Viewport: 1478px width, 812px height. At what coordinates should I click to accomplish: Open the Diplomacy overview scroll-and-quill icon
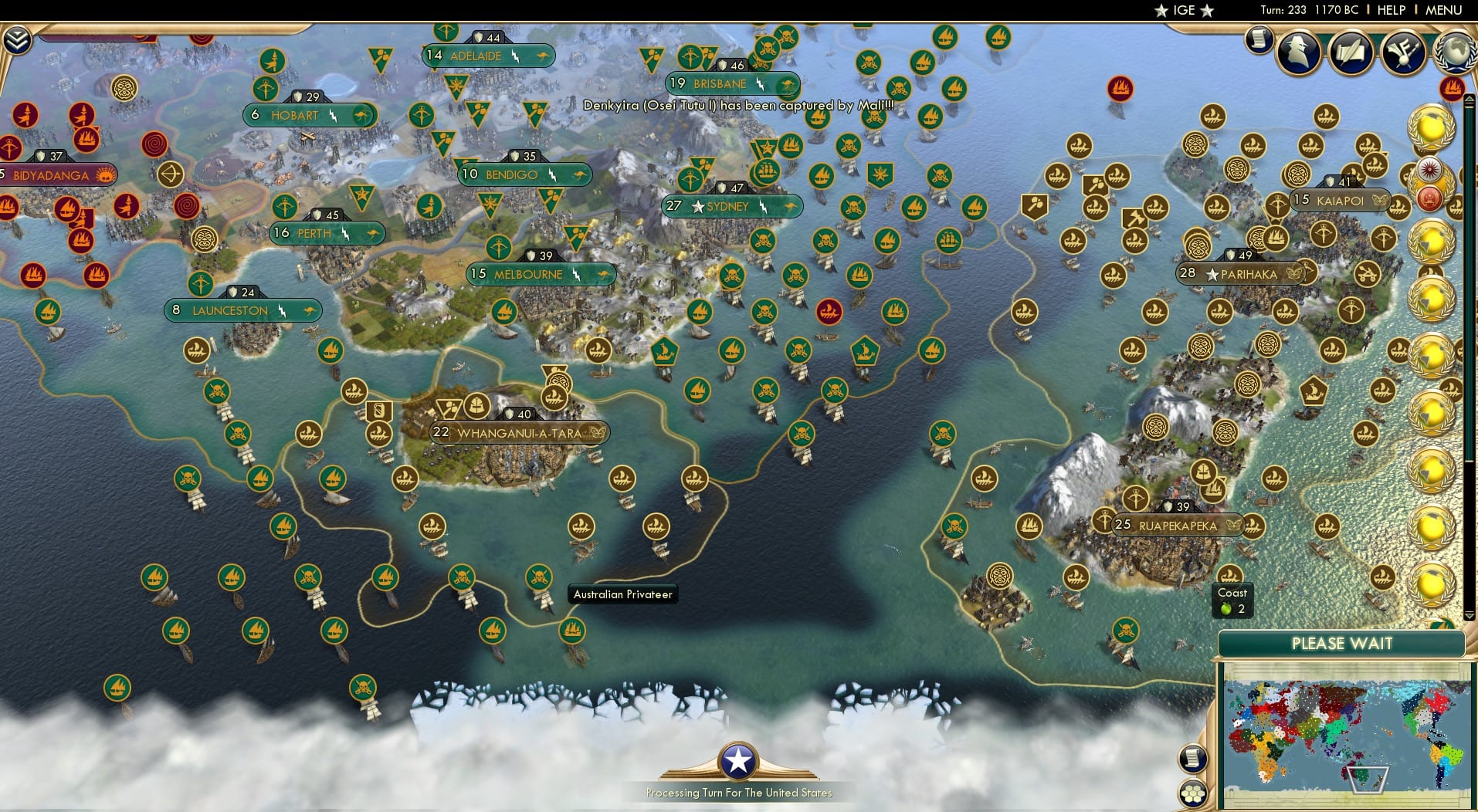[x=1353, y=52]
